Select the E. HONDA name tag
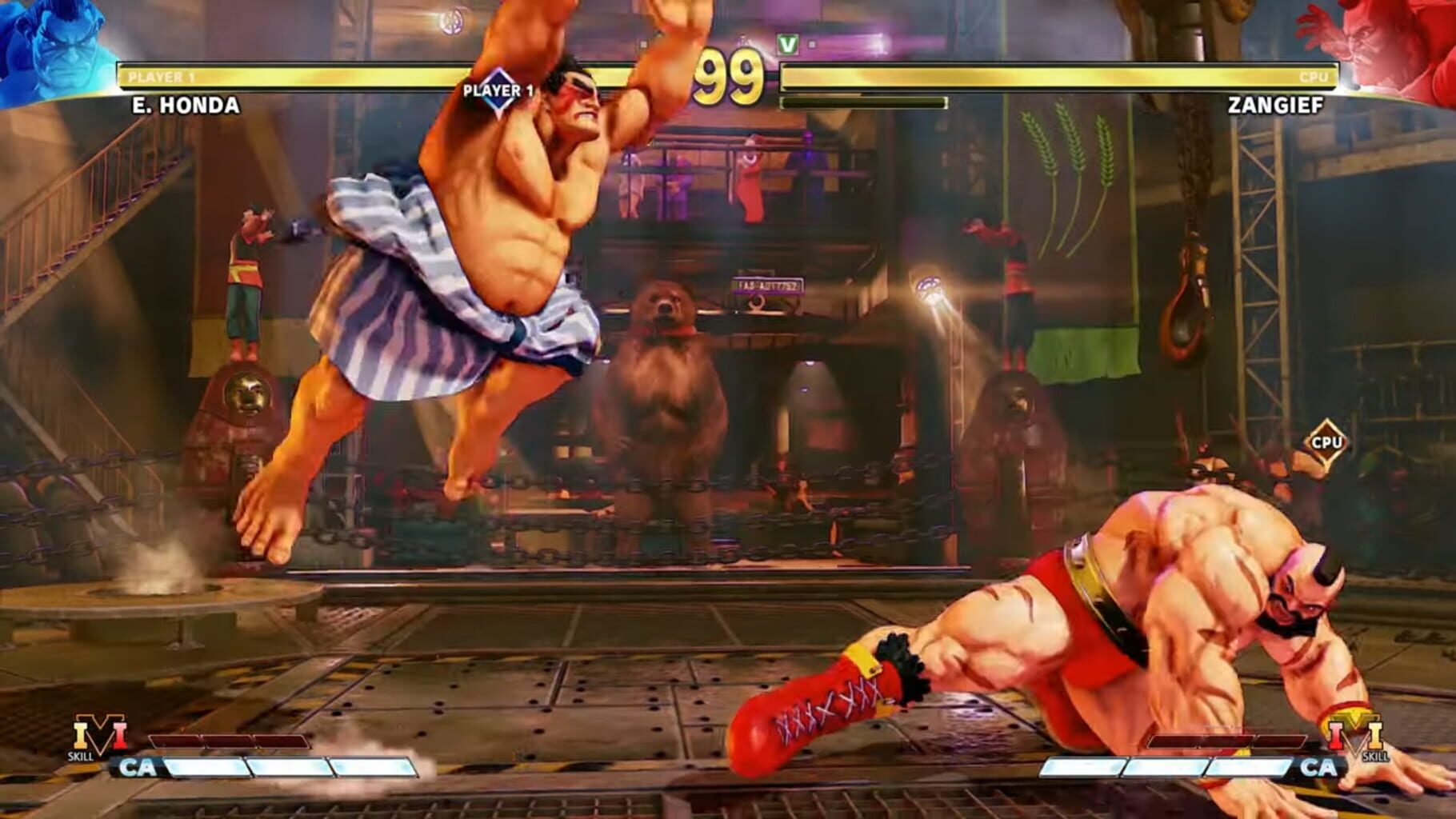 pos(186,104)
